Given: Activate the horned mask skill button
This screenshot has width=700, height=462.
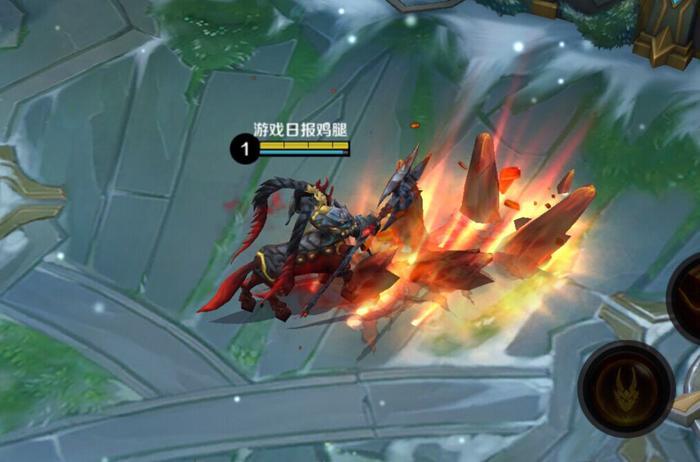Looking at the screenshot, I should [627, 389].
